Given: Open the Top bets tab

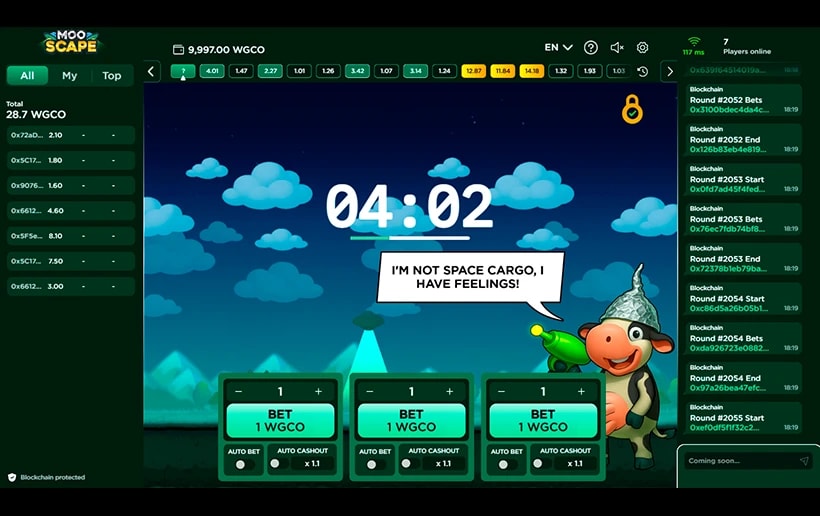Looking at the screenshot, I should 112,76.
